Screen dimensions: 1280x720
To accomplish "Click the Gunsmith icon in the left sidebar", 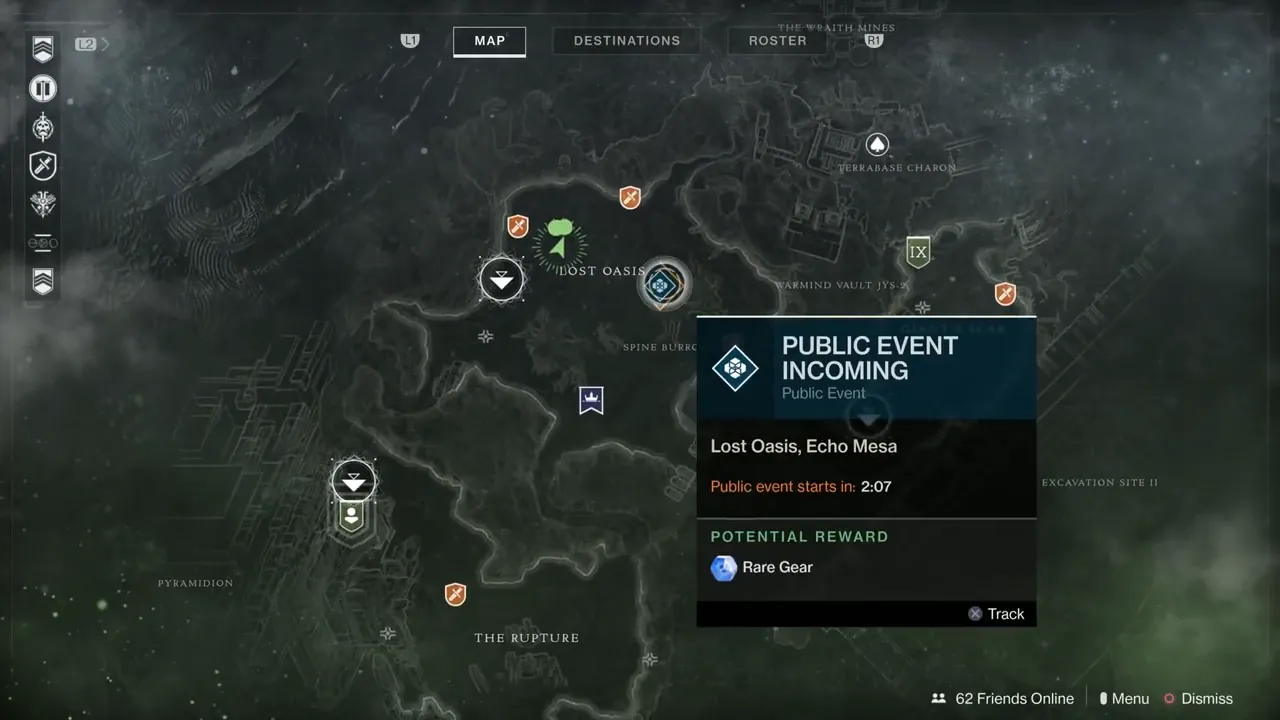I will pos(42,242).
